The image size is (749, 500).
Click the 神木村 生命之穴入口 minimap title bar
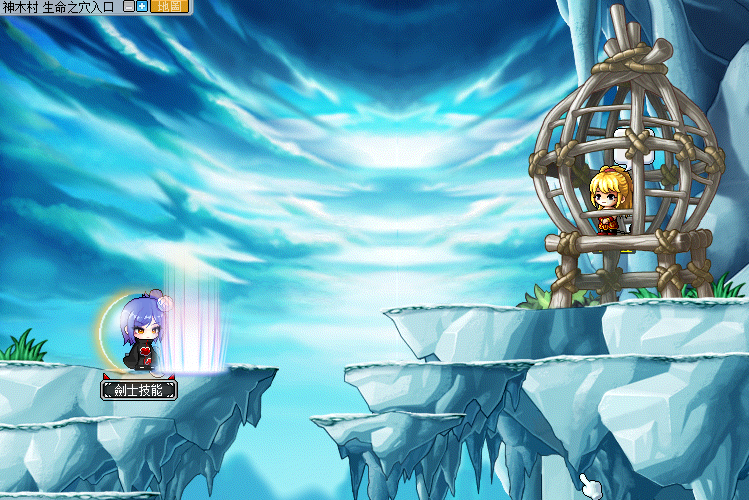[58, 6]
